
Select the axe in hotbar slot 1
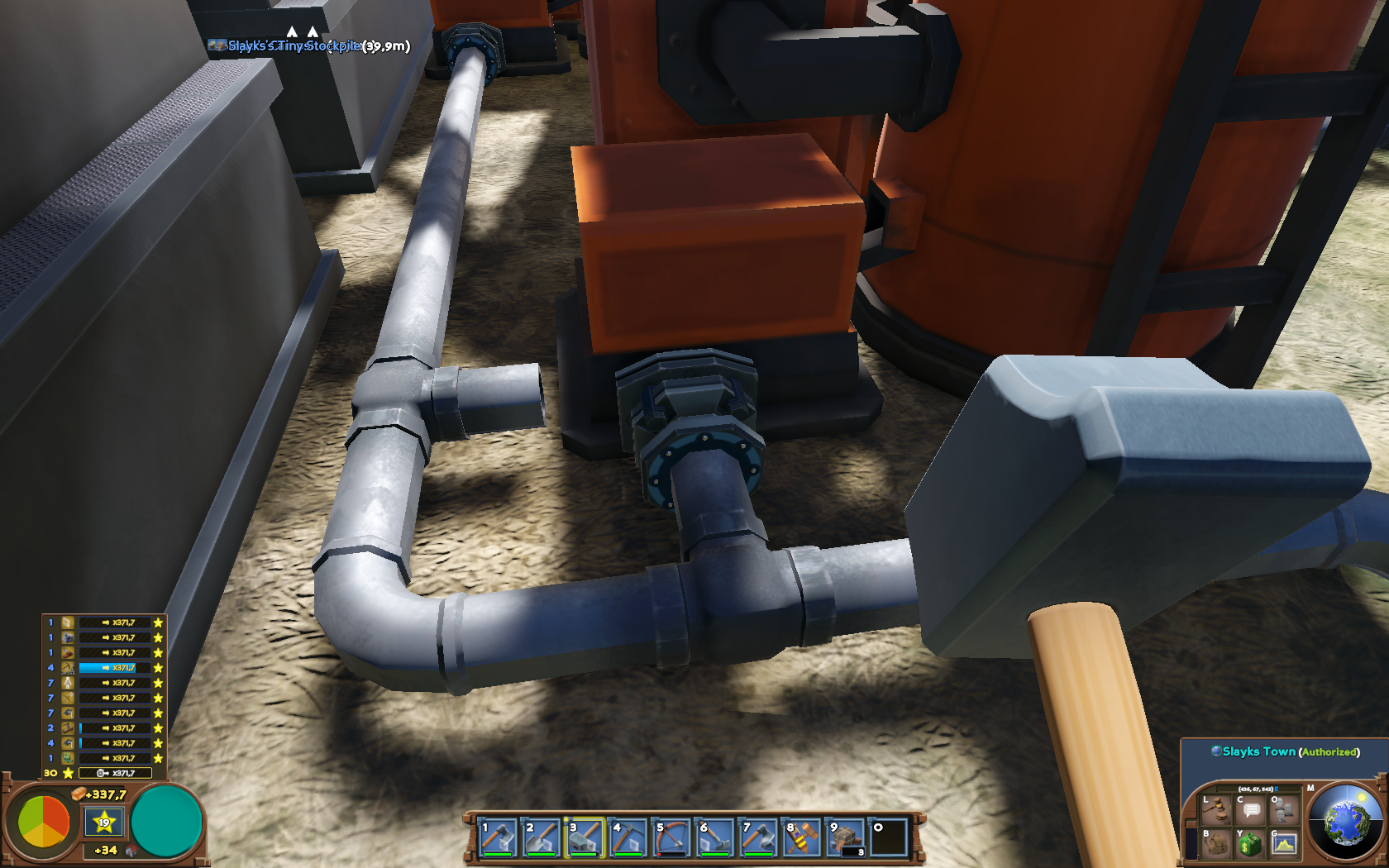click(498, 837)
